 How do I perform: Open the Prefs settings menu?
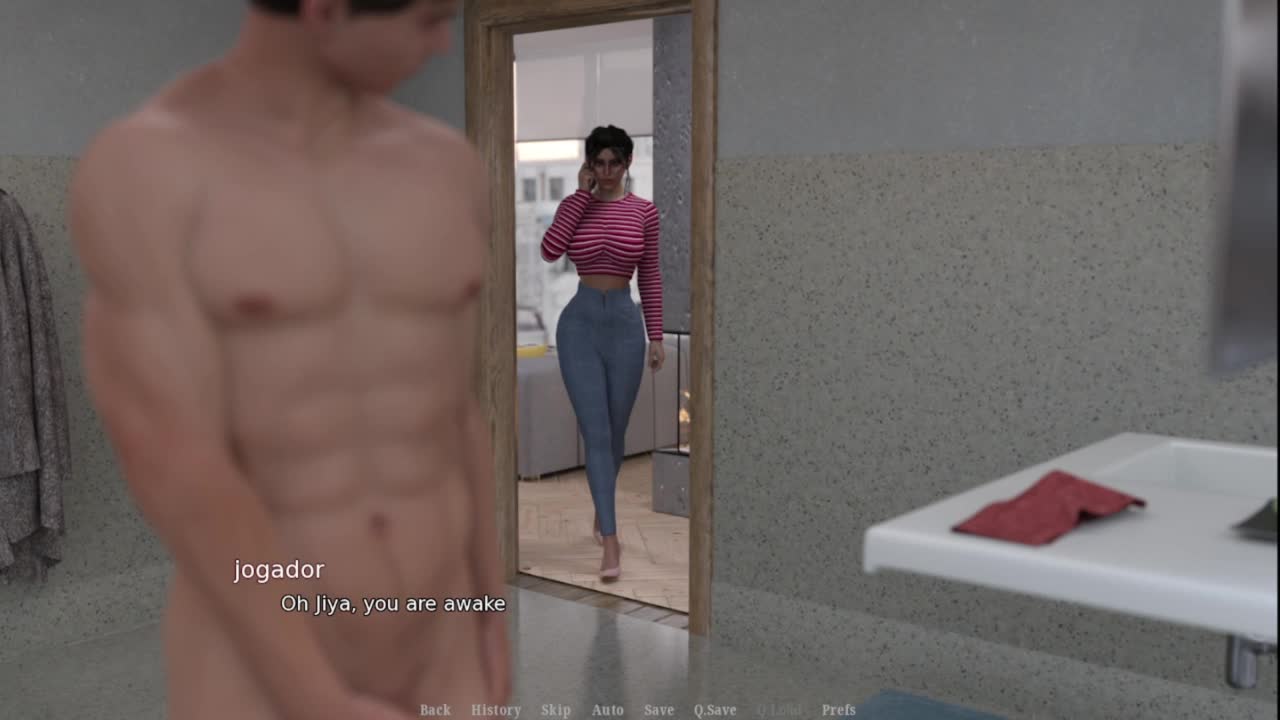[x=839, y=710]
